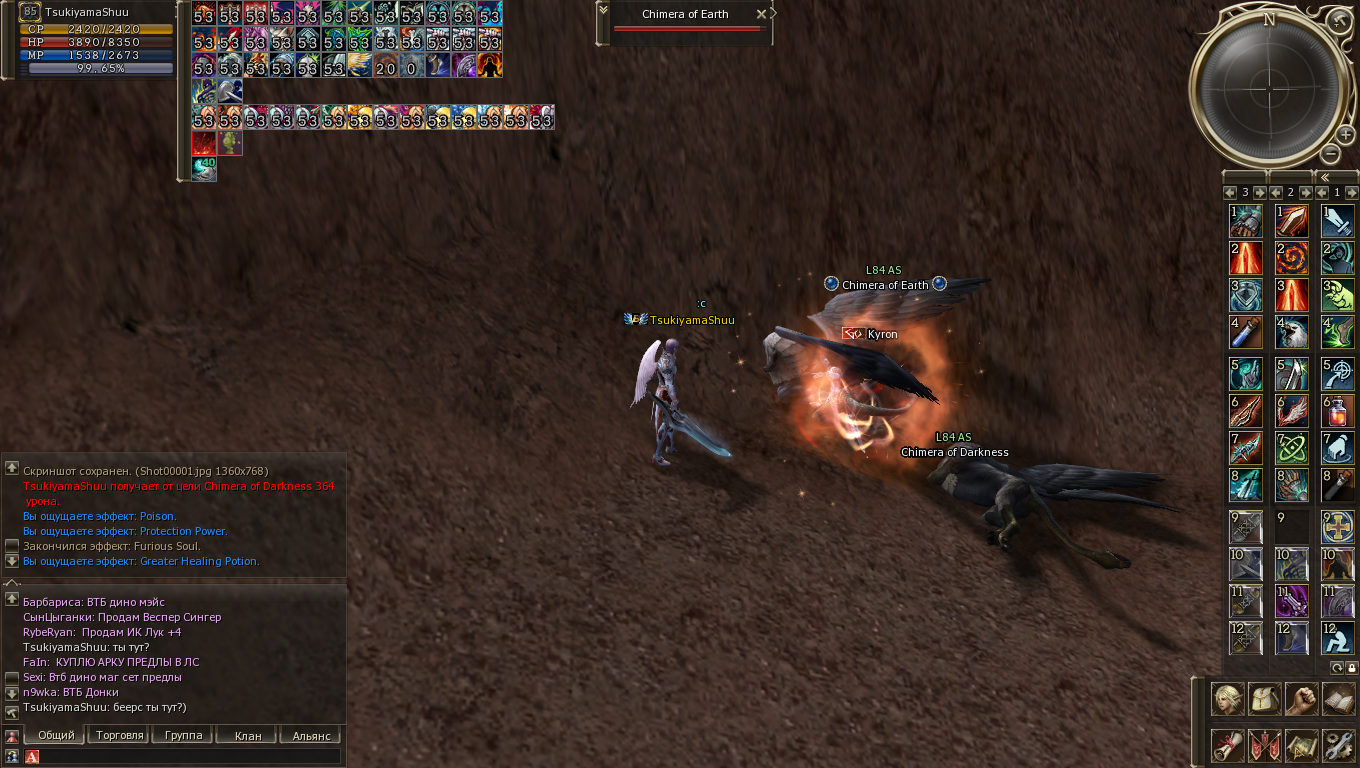Click the compass zoom-out minus button
The image size is (1360, 768).
pyautogui.click(x=1330, y=153)
